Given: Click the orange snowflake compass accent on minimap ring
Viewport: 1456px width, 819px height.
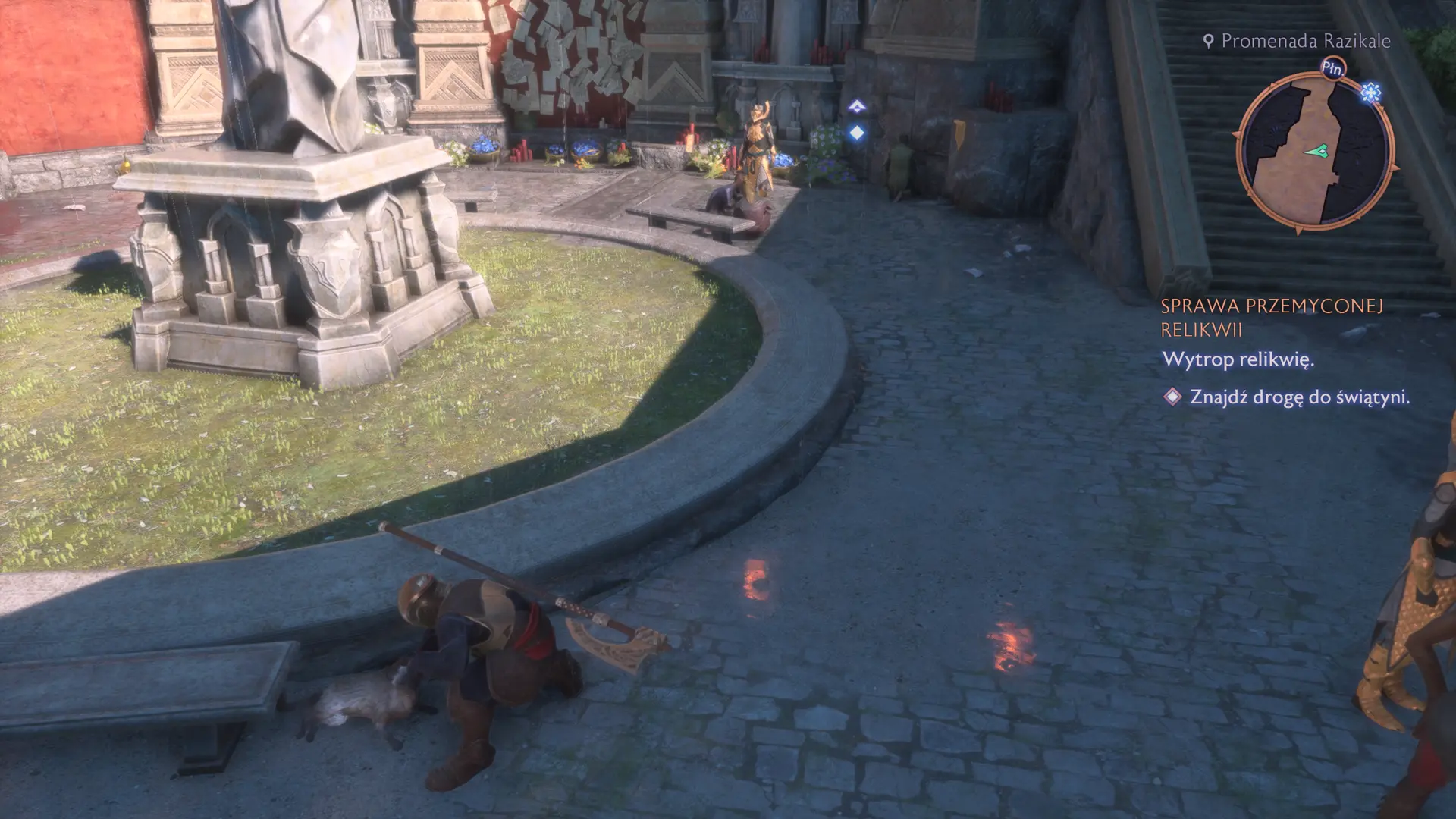Looking at the screenshot, I should point(1370,91).
